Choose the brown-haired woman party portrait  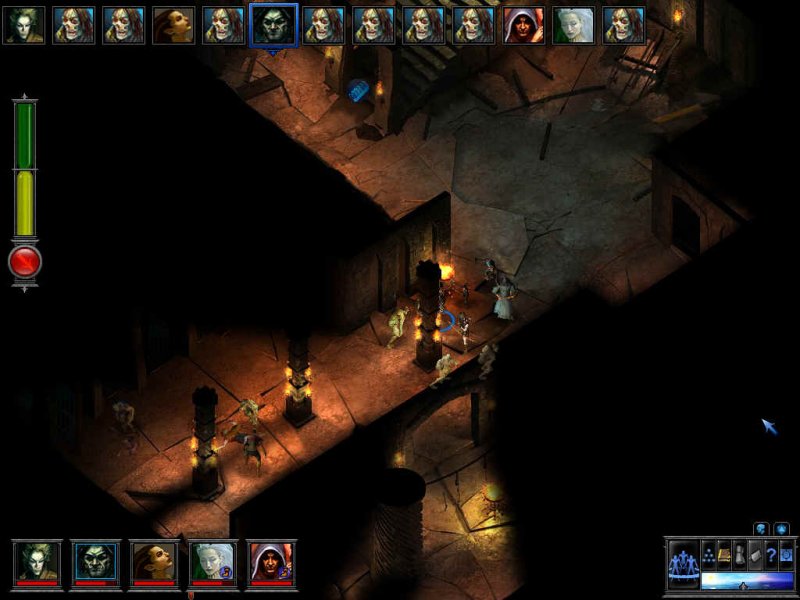[x=154, y=561]
